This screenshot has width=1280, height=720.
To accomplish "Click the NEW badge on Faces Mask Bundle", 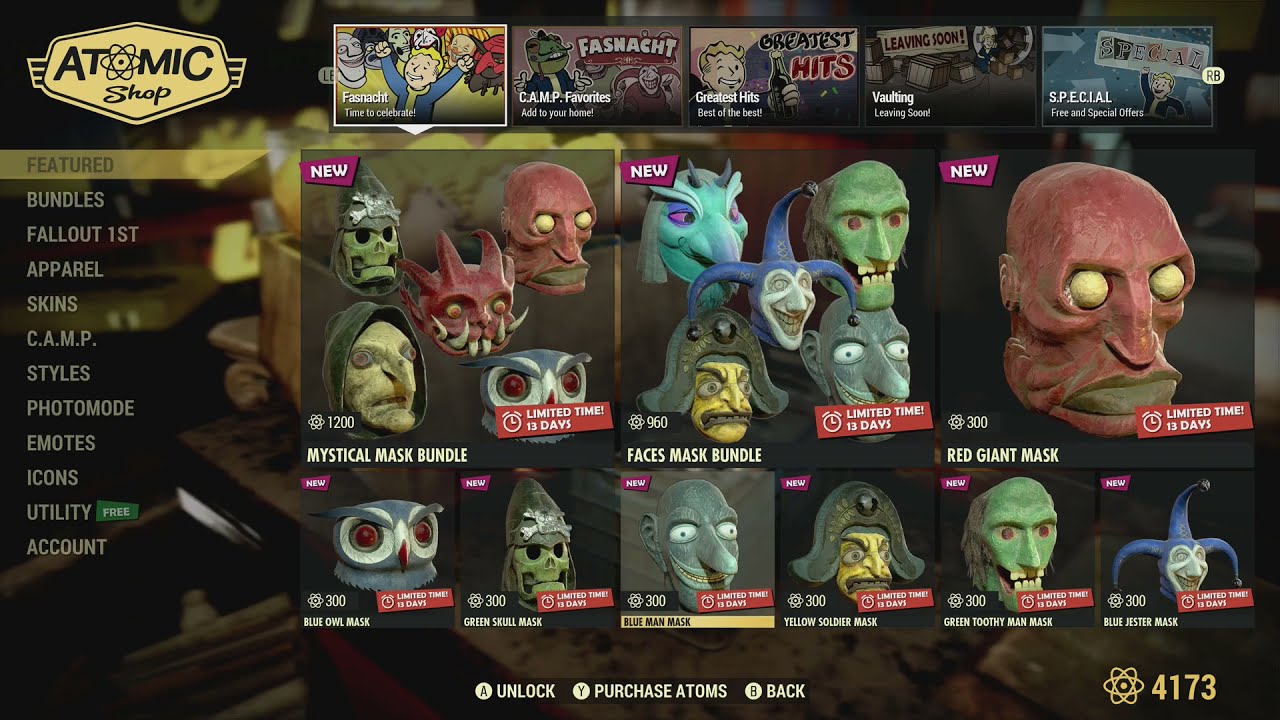I will click(x=648, y=171).
